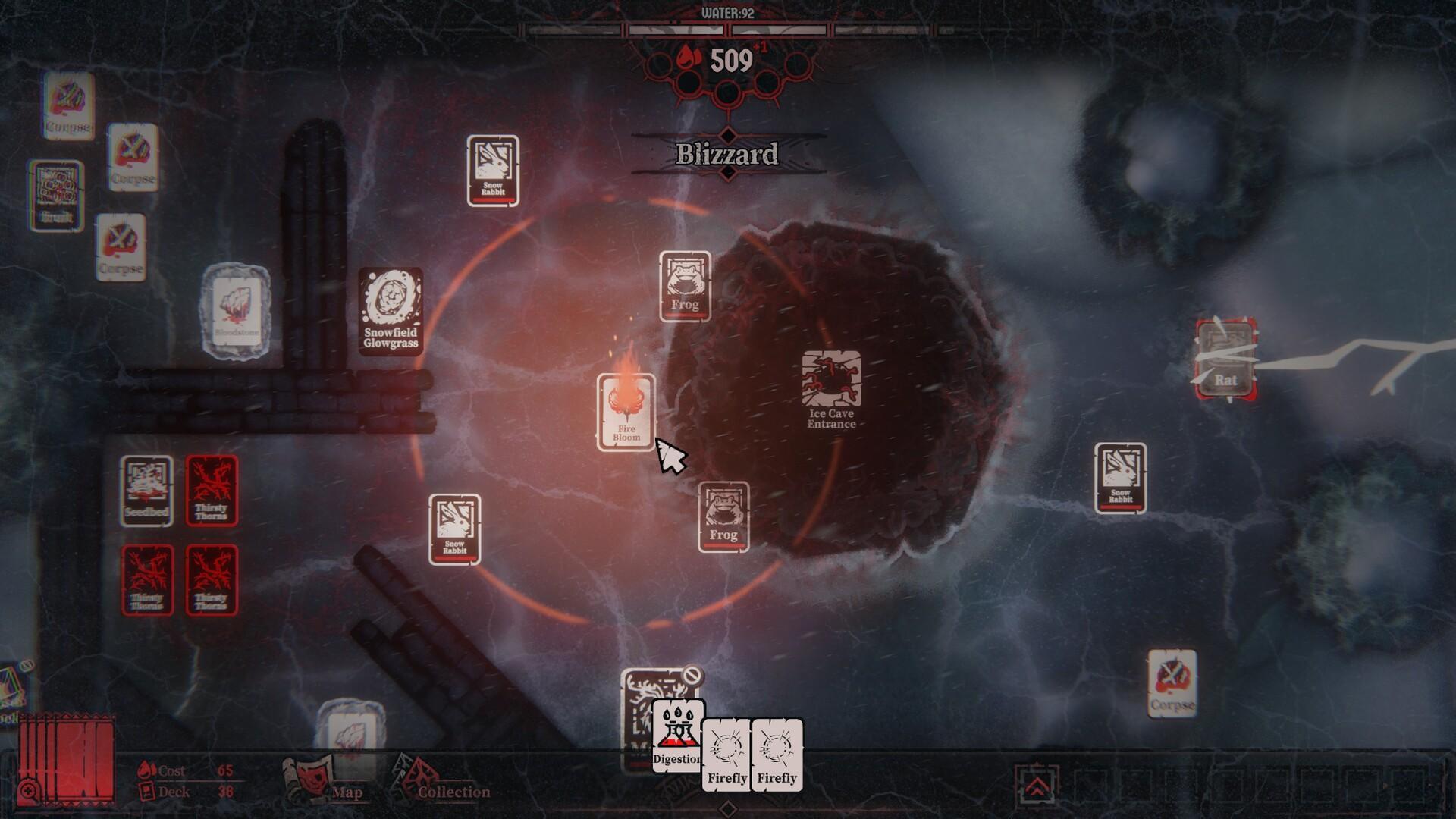
Task: Click the magnifier zoom icon on deck
Action: tap(29, 792)
